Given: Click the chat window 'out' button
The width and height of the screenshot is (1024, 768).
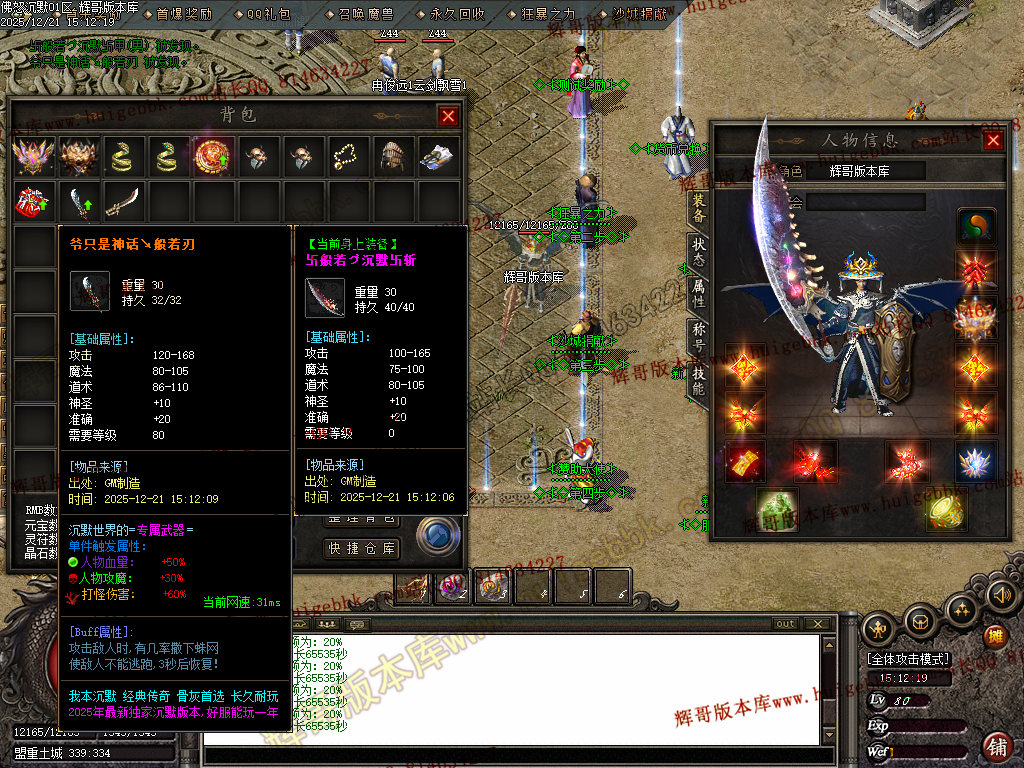Looking at the screenshot, I should pyautogui.click(x=786, y=624).
